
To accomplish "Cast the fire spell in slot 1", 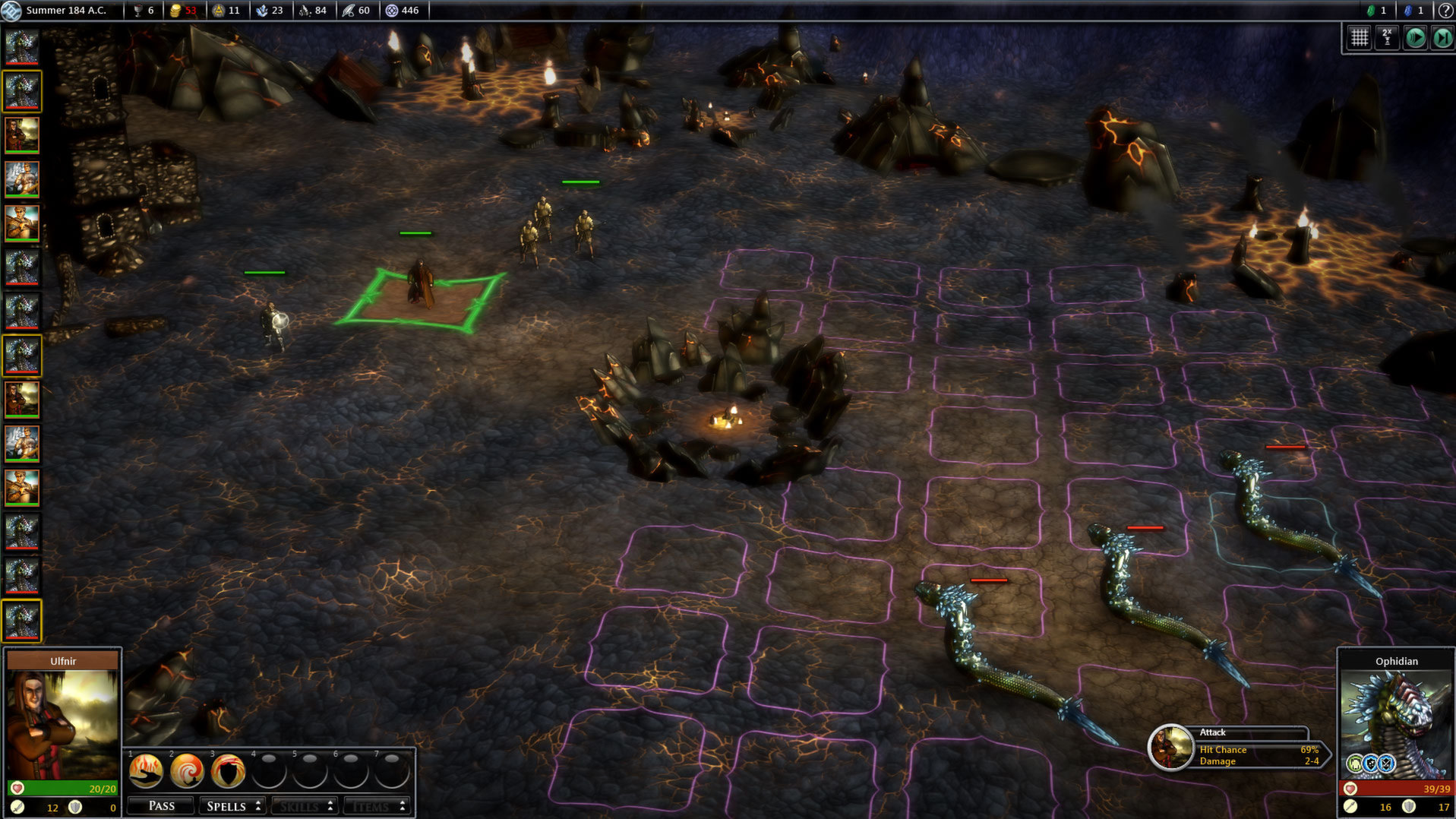I will [x=144, y=771].
